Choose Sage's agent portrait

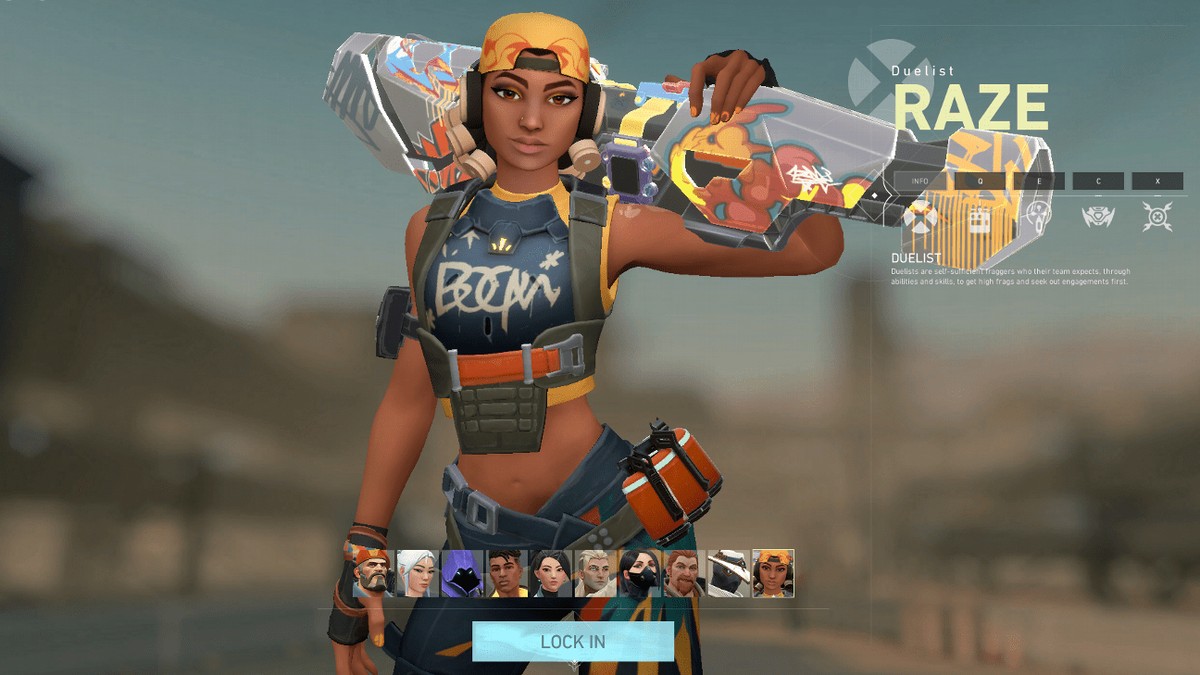pos(551,573)
